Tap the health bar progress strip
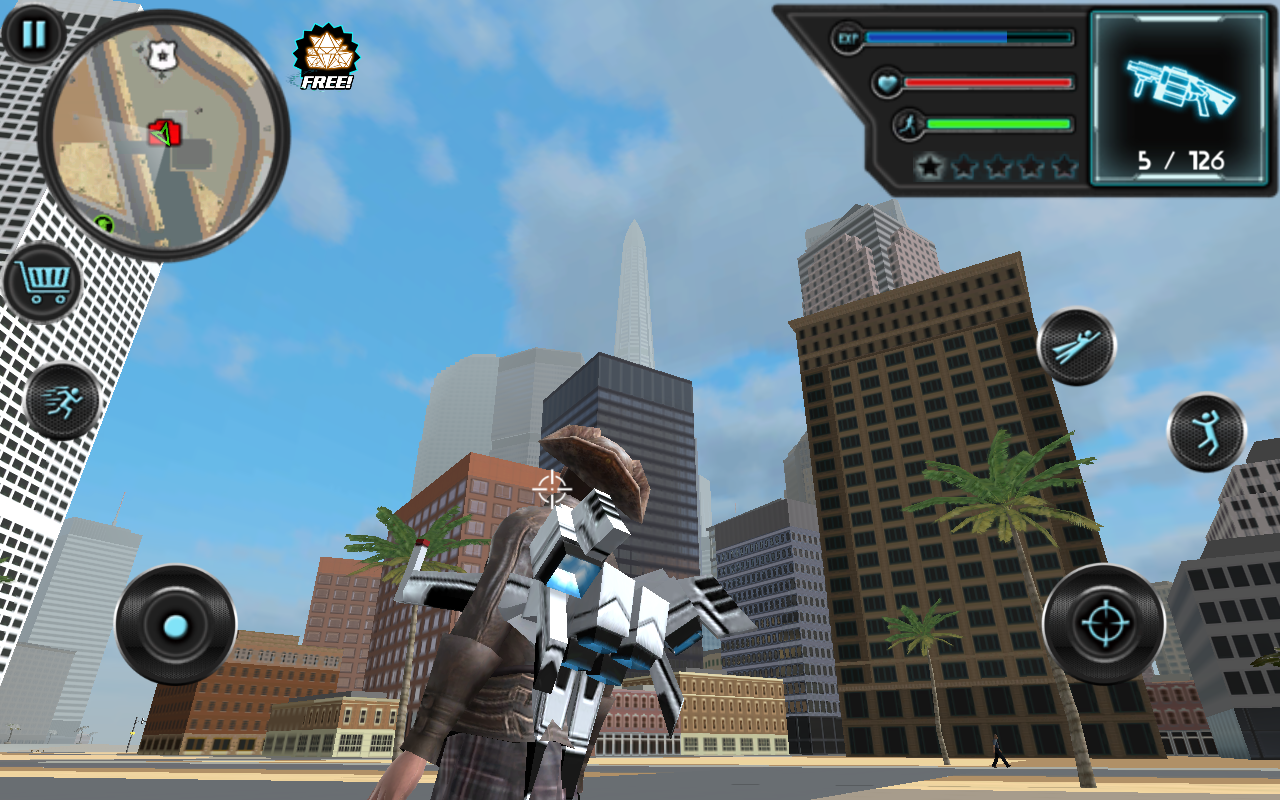 (x=990, y=81)
